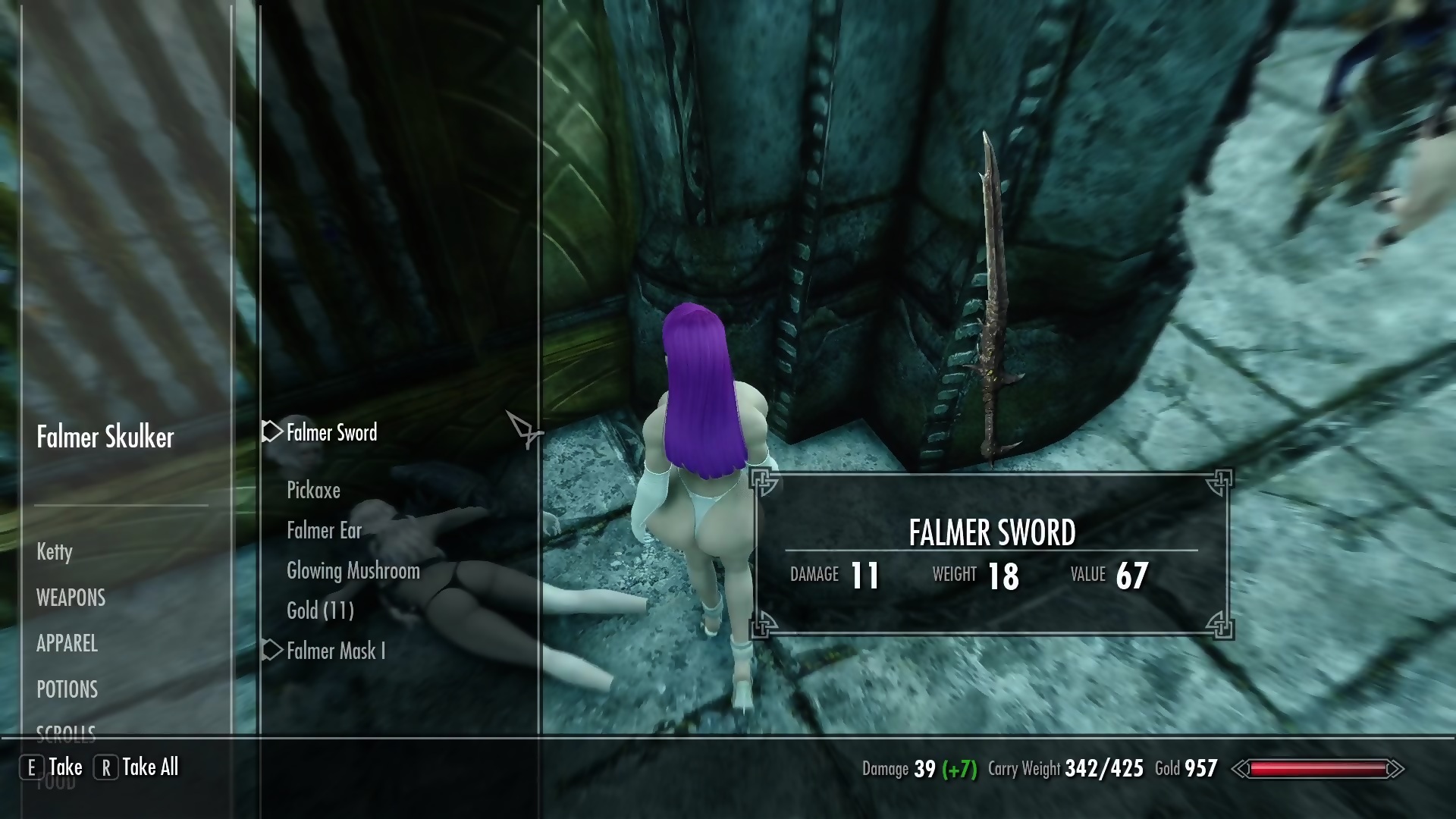Pick the Falmer Ear item

tap(324, 531)
